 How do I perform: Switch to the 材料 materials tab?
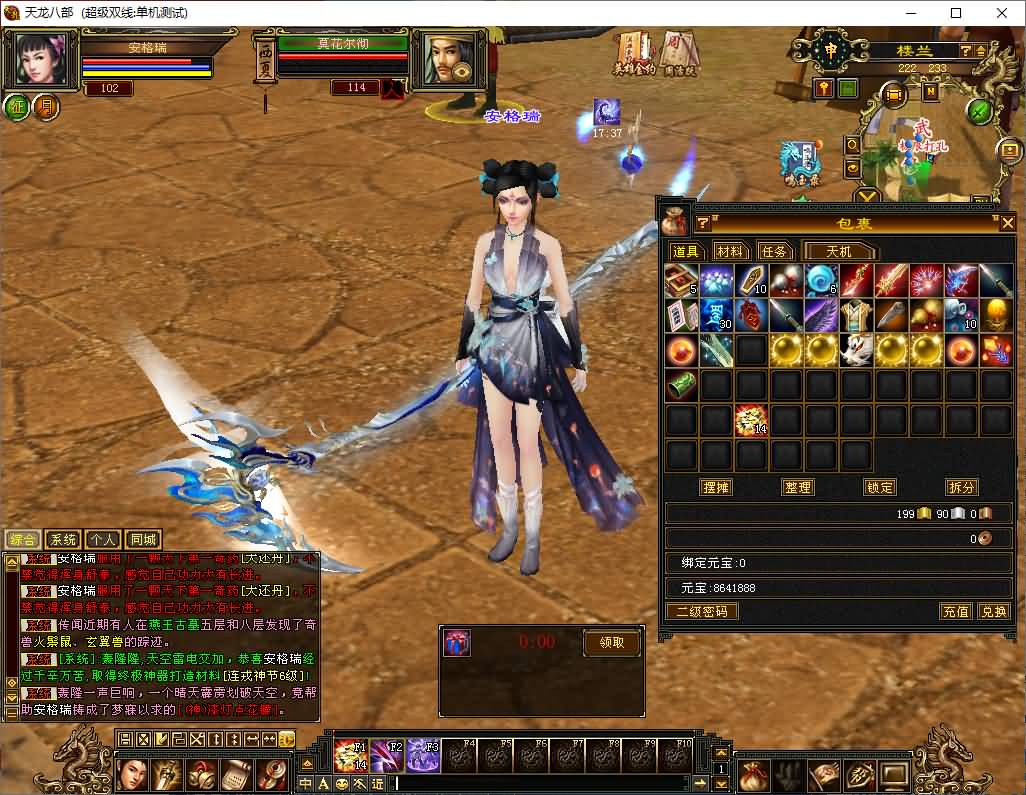[x=731, y=252]
